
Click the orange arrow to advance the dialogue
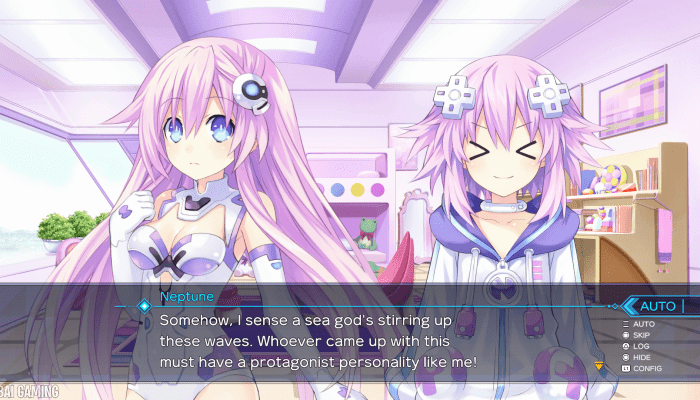(x=599, y=365)
